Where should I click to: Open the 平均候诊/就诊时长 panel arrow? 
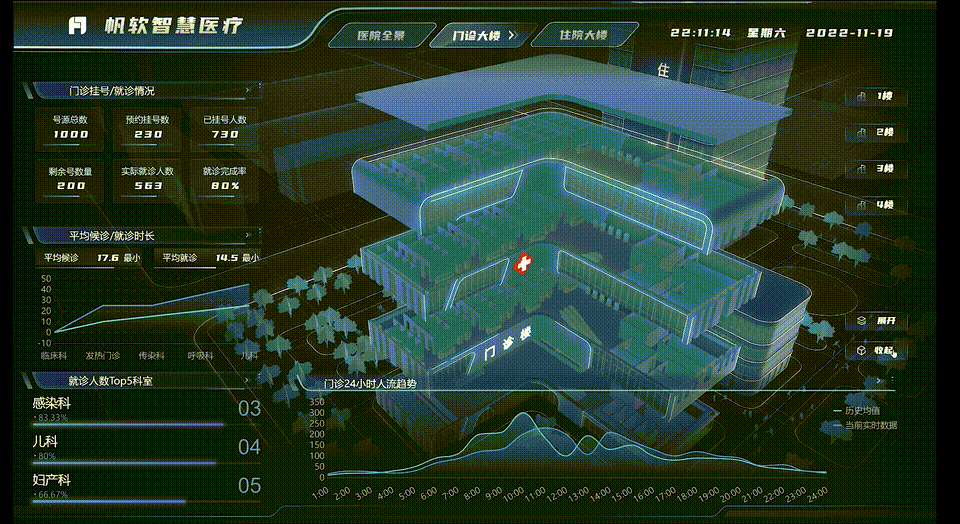247,236
